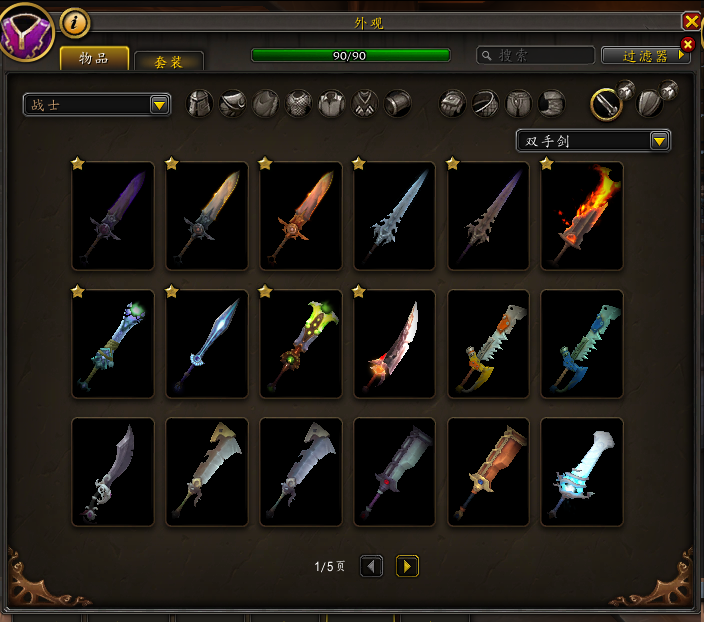Select the helmet head slot icon
Viewport: 704px width, 622px height.
pos(201,103)
